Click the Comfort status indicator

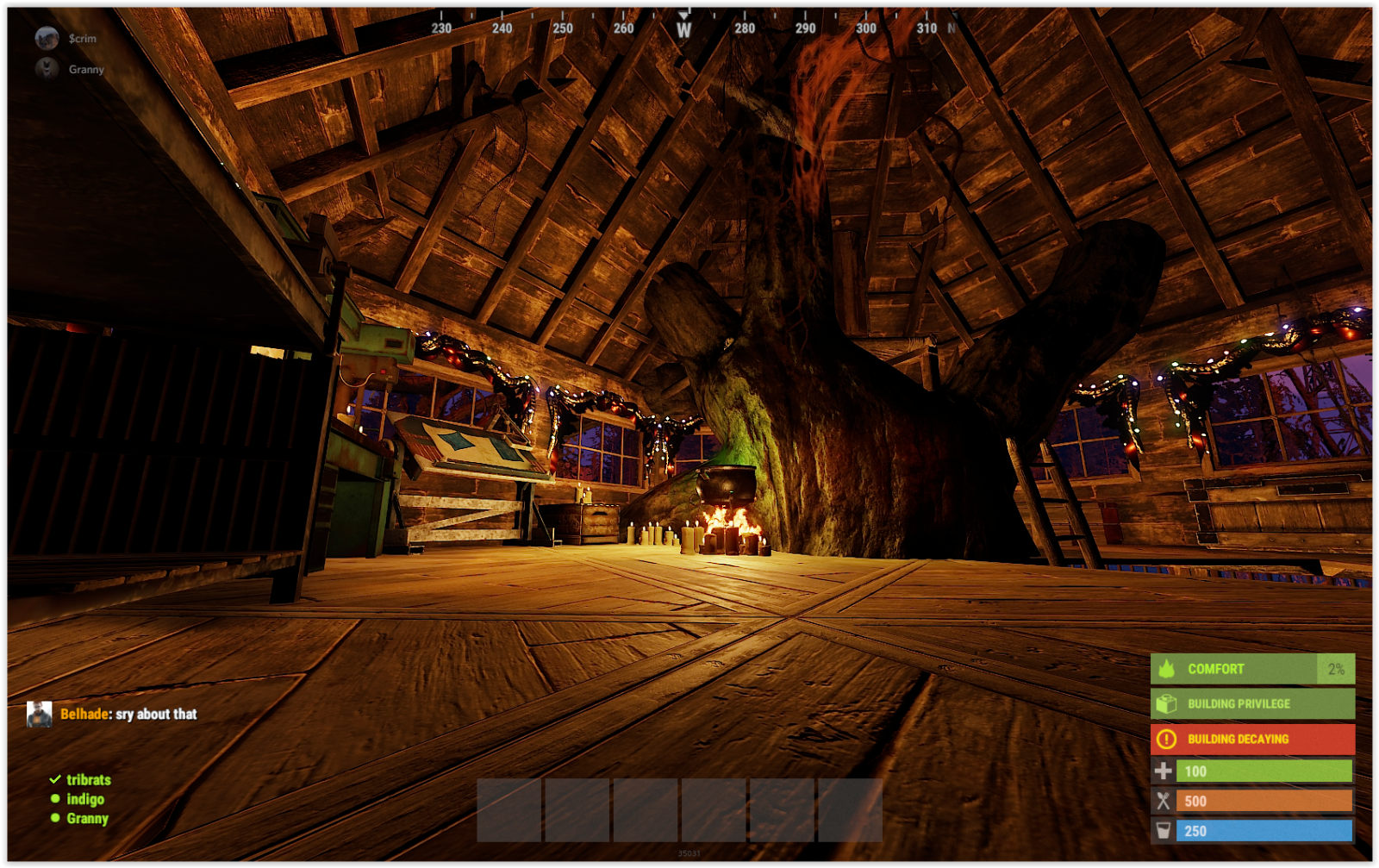[x=1251, y=669]
